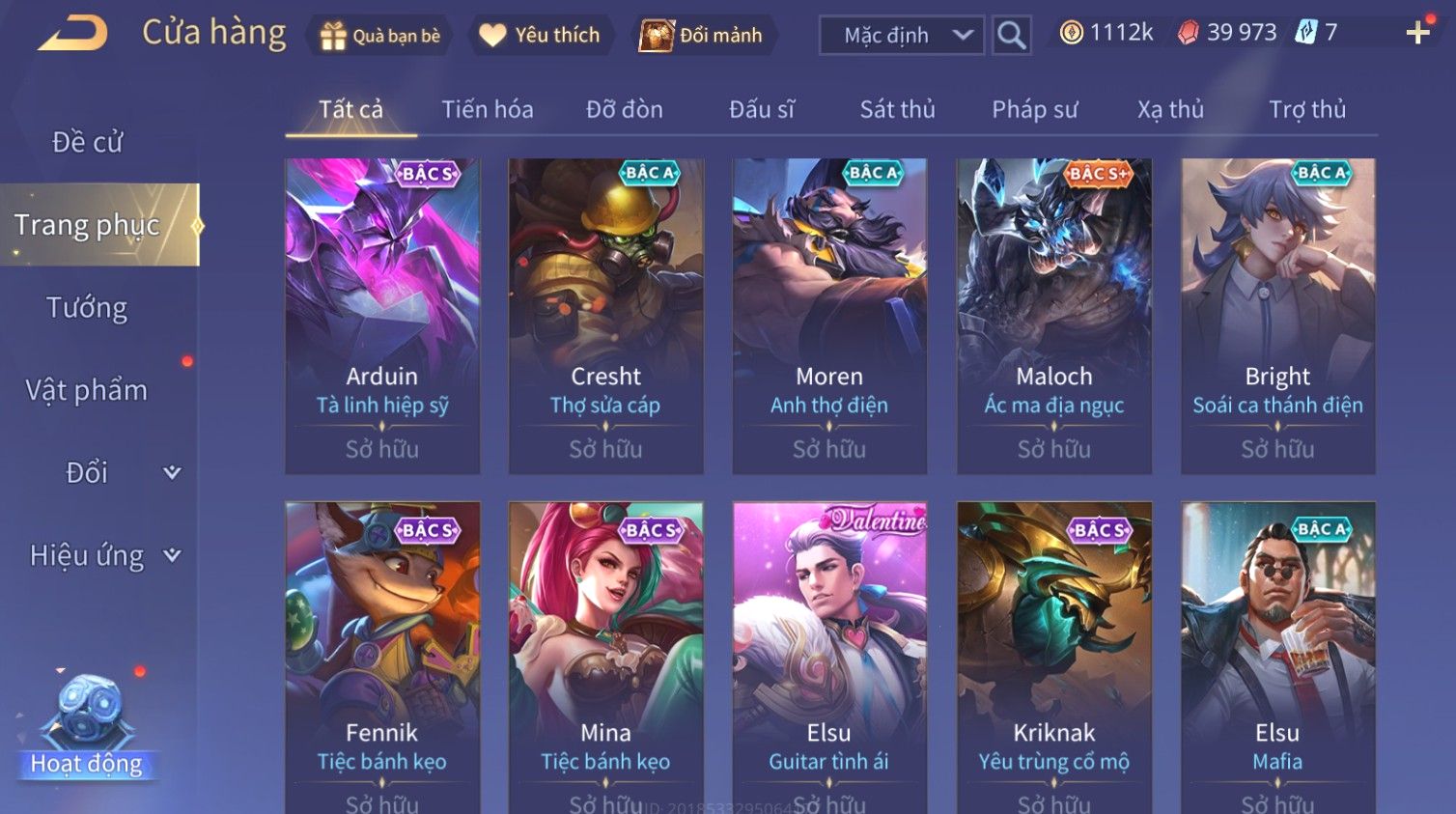Go back using the arrow button
This screenshot has height=814, width=1456.
pos(73,34)
